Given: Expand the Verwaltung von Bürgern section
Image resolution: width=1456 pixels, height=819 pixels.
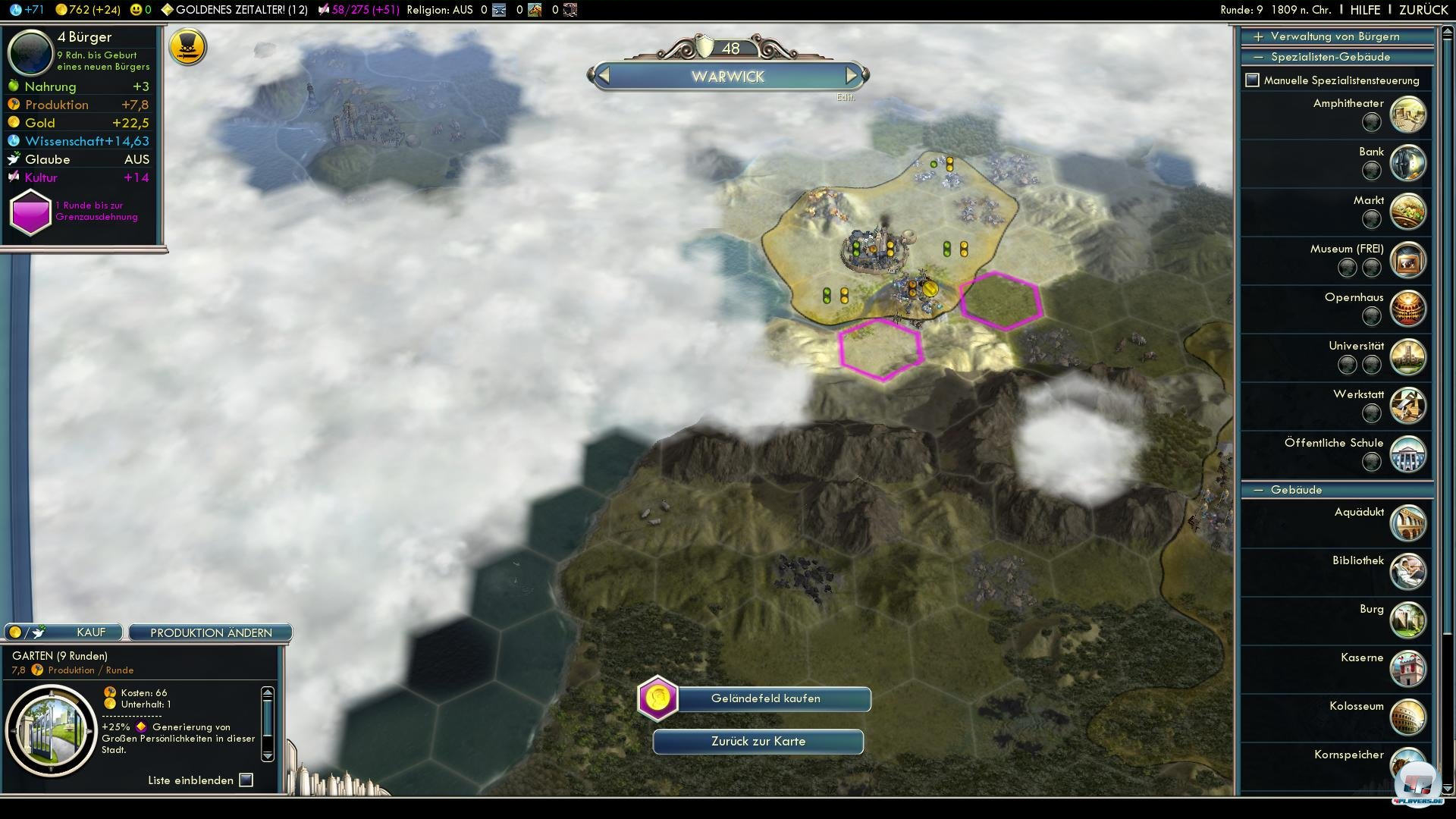Looking at the screenshot, I should 1259,36.
